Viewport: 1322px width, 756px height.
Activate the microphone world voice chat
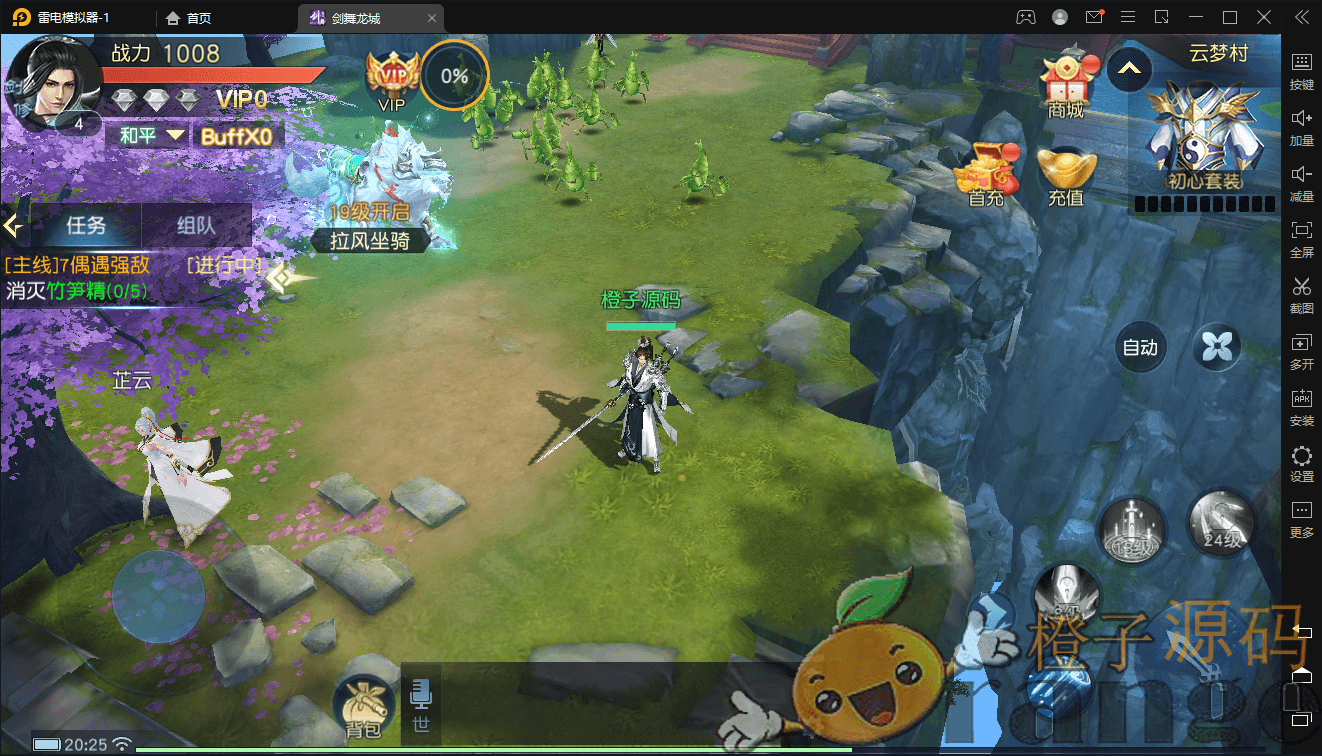(x=421, y=703)
